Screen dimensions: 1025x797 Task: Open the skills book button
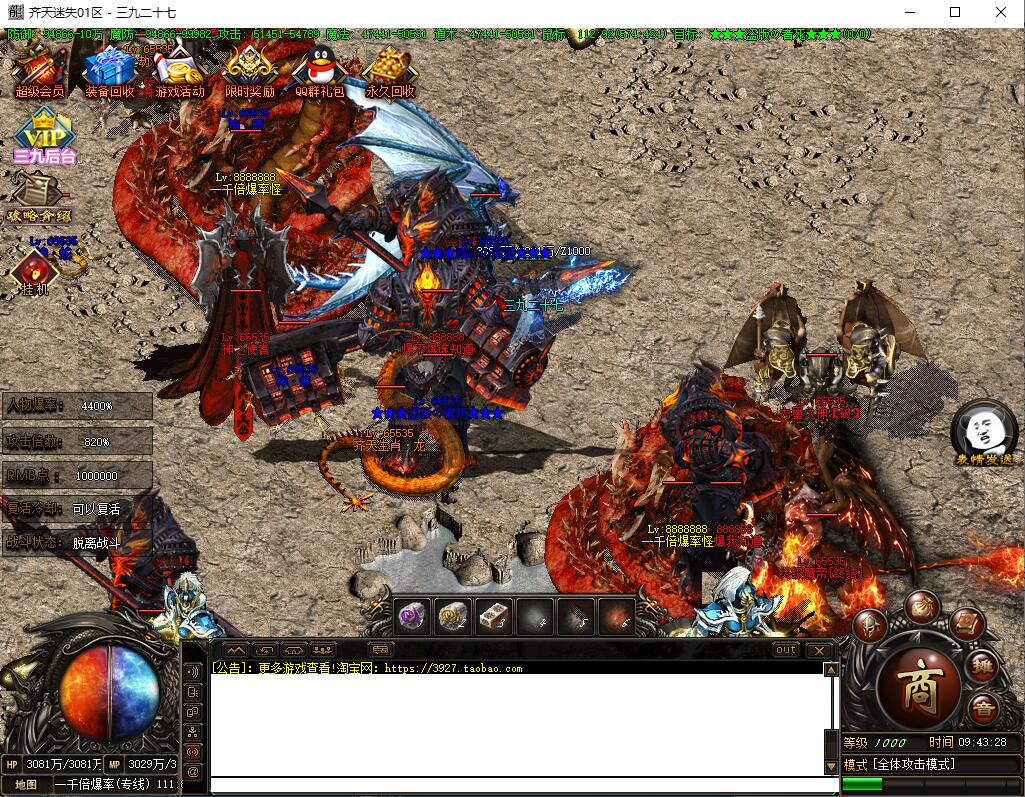point(967,623)
